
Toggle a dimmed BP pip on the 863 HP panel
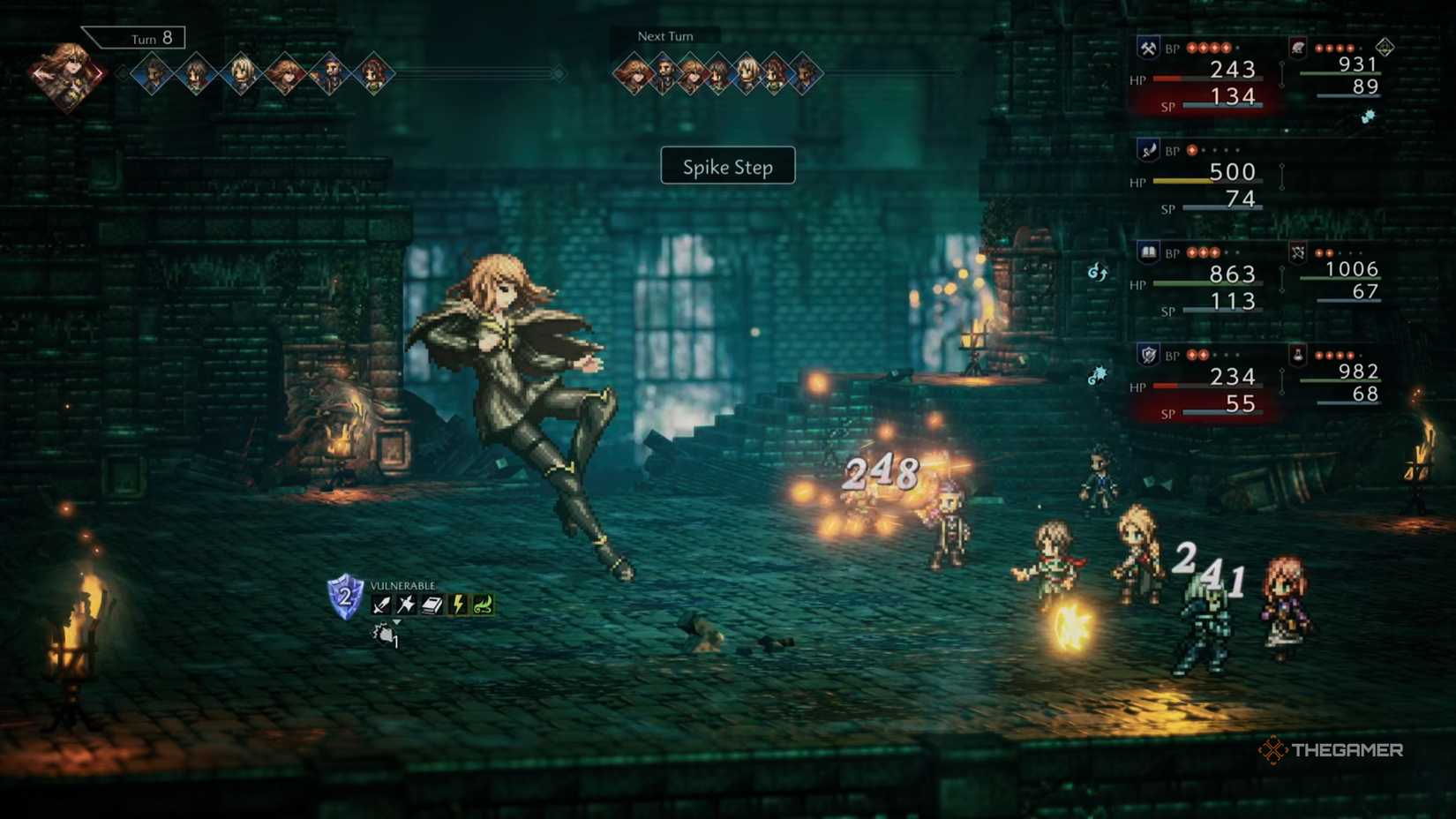click(1228, 253)
